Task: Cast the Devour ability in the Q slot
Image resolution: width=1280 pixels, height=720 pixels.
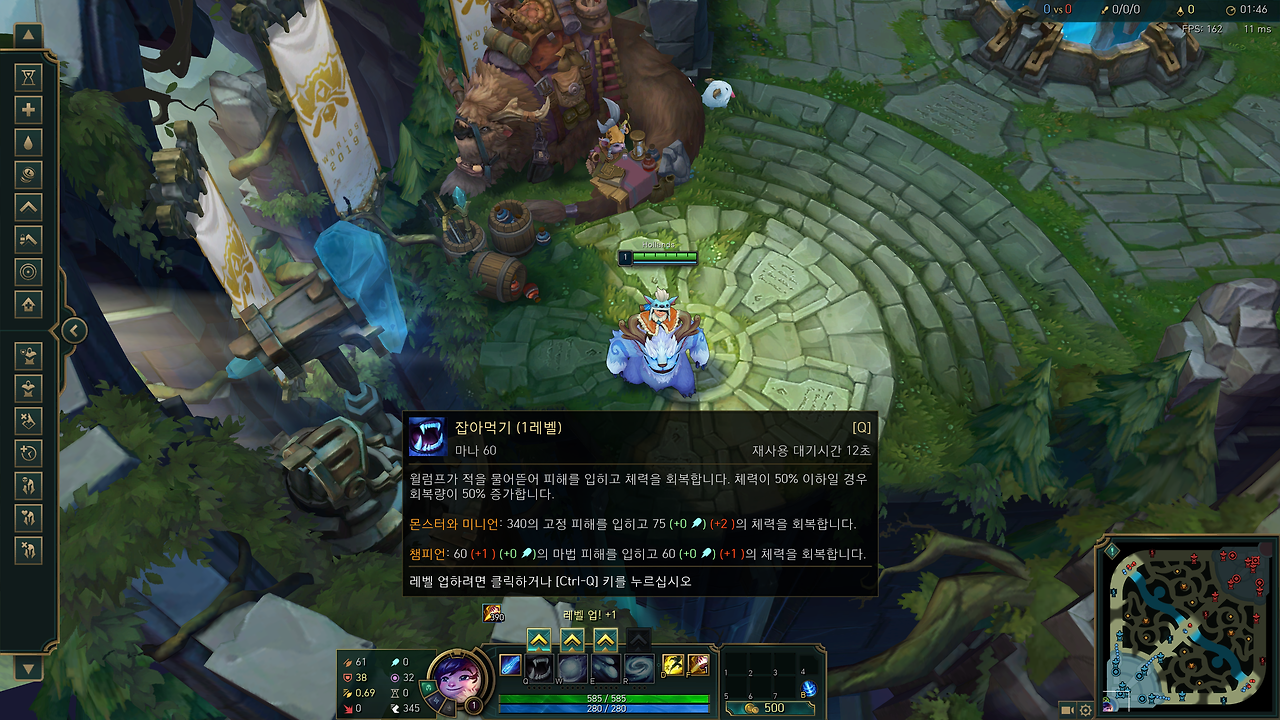Action: [538, 666]
